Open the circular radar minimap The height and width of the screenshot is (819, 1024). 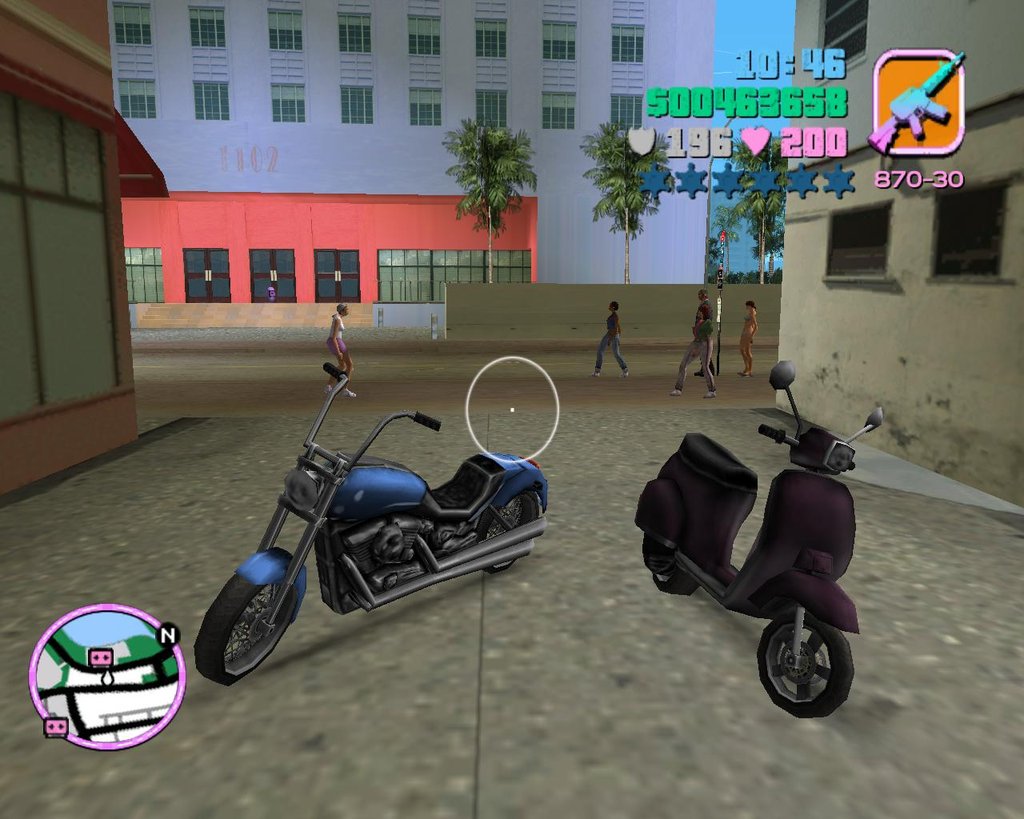coord(107,676)
